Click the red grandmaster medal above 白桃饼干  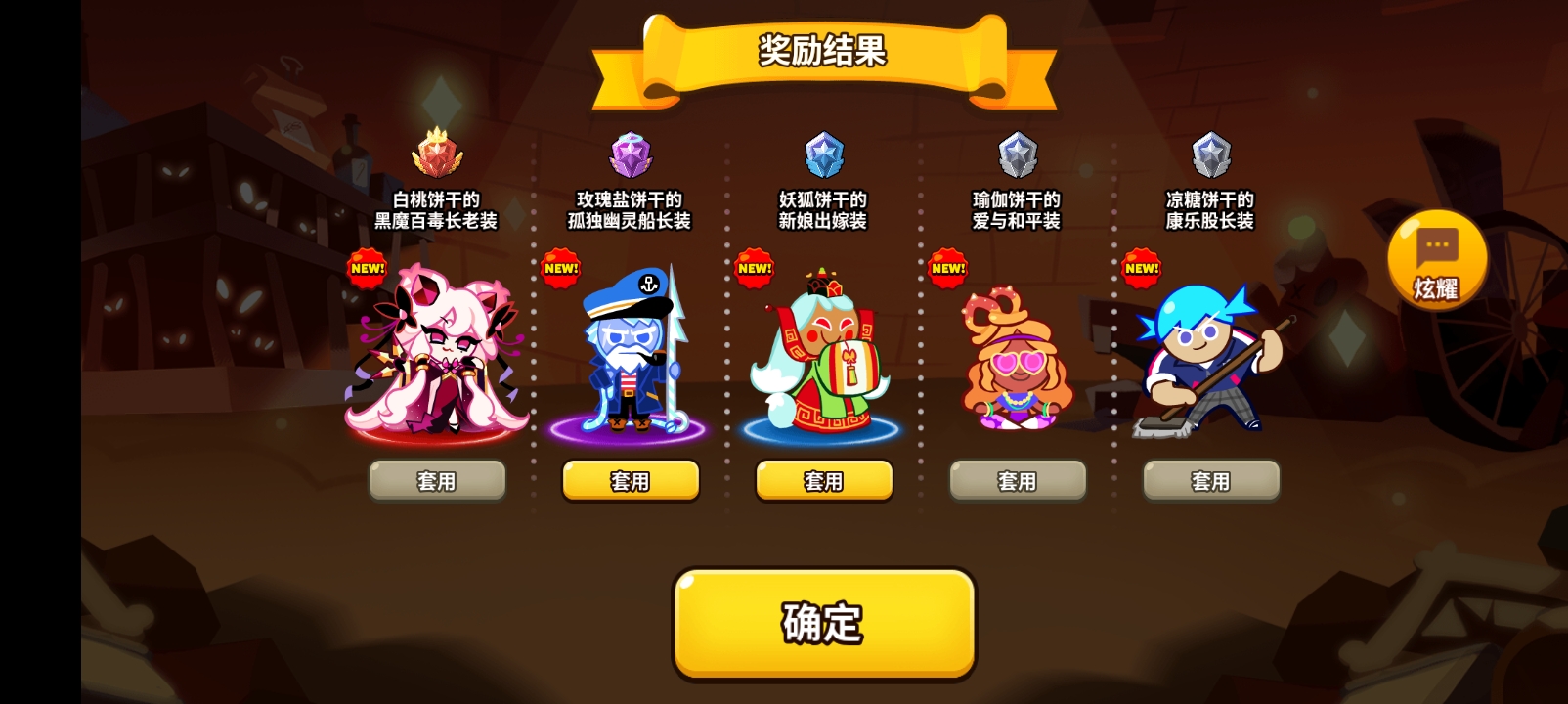click(436, 154)
